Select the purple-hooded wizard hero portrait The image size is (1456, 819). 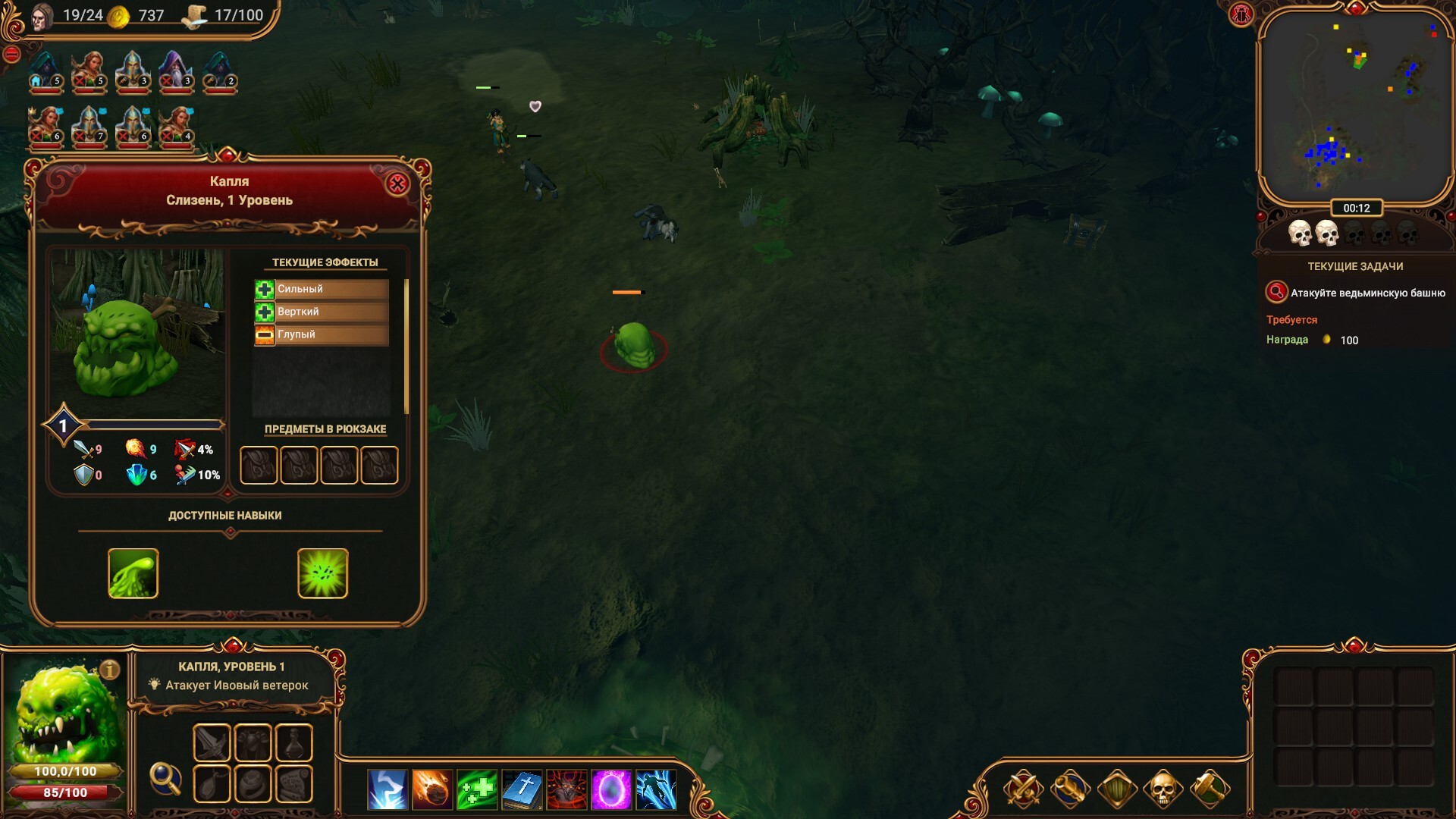176,71
